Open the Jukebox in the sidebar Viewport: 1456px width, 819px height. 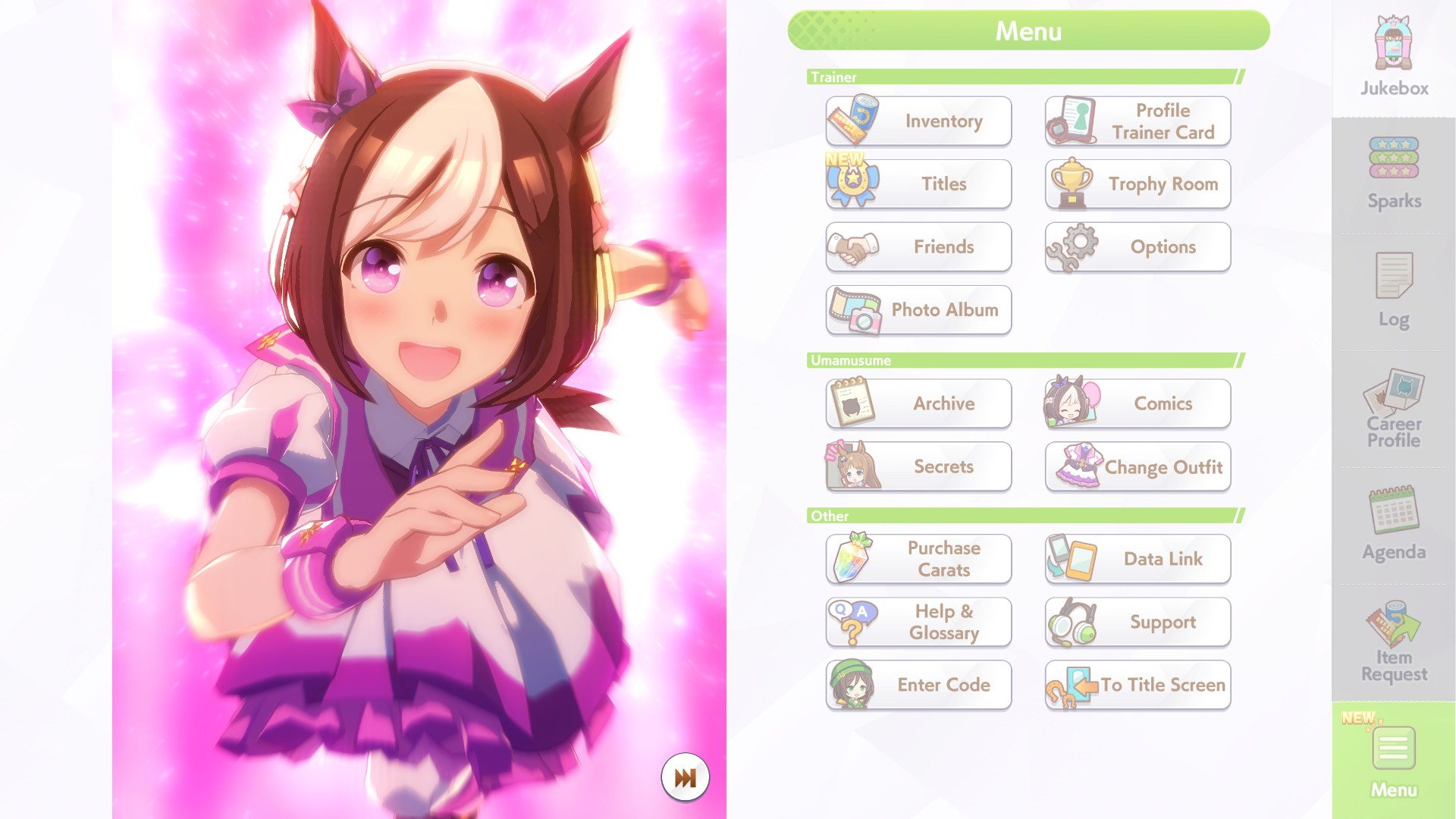coord(1394,57)
